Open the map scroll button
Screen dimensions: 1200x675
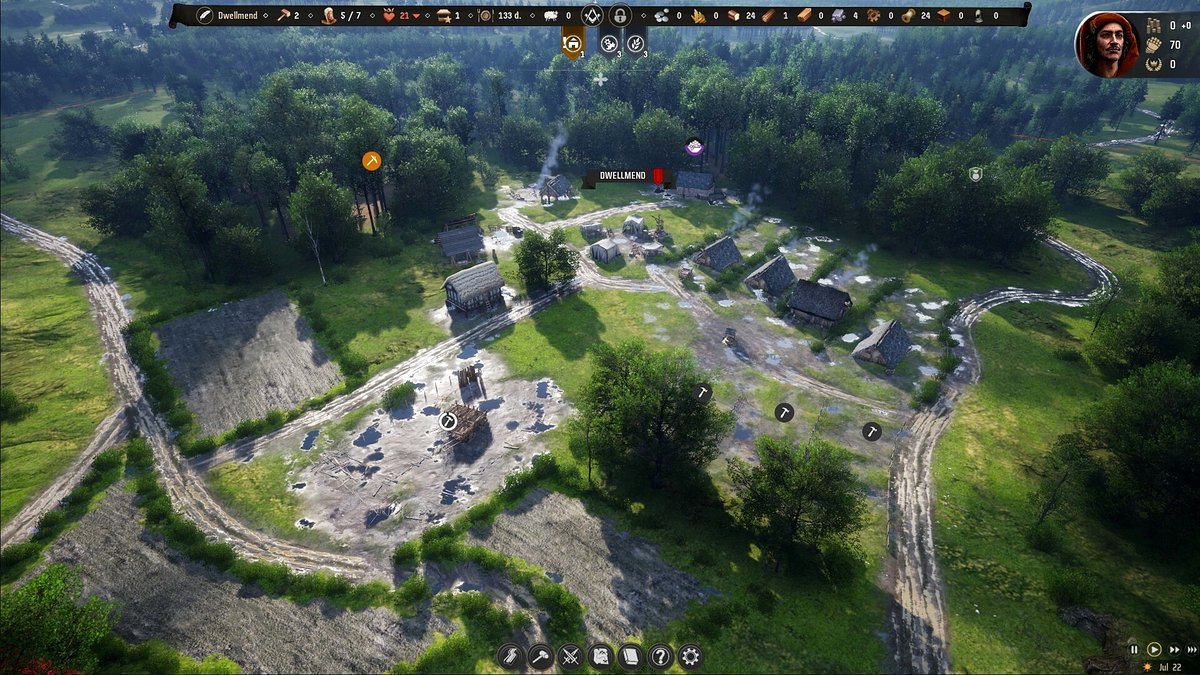tap(600, 657)
